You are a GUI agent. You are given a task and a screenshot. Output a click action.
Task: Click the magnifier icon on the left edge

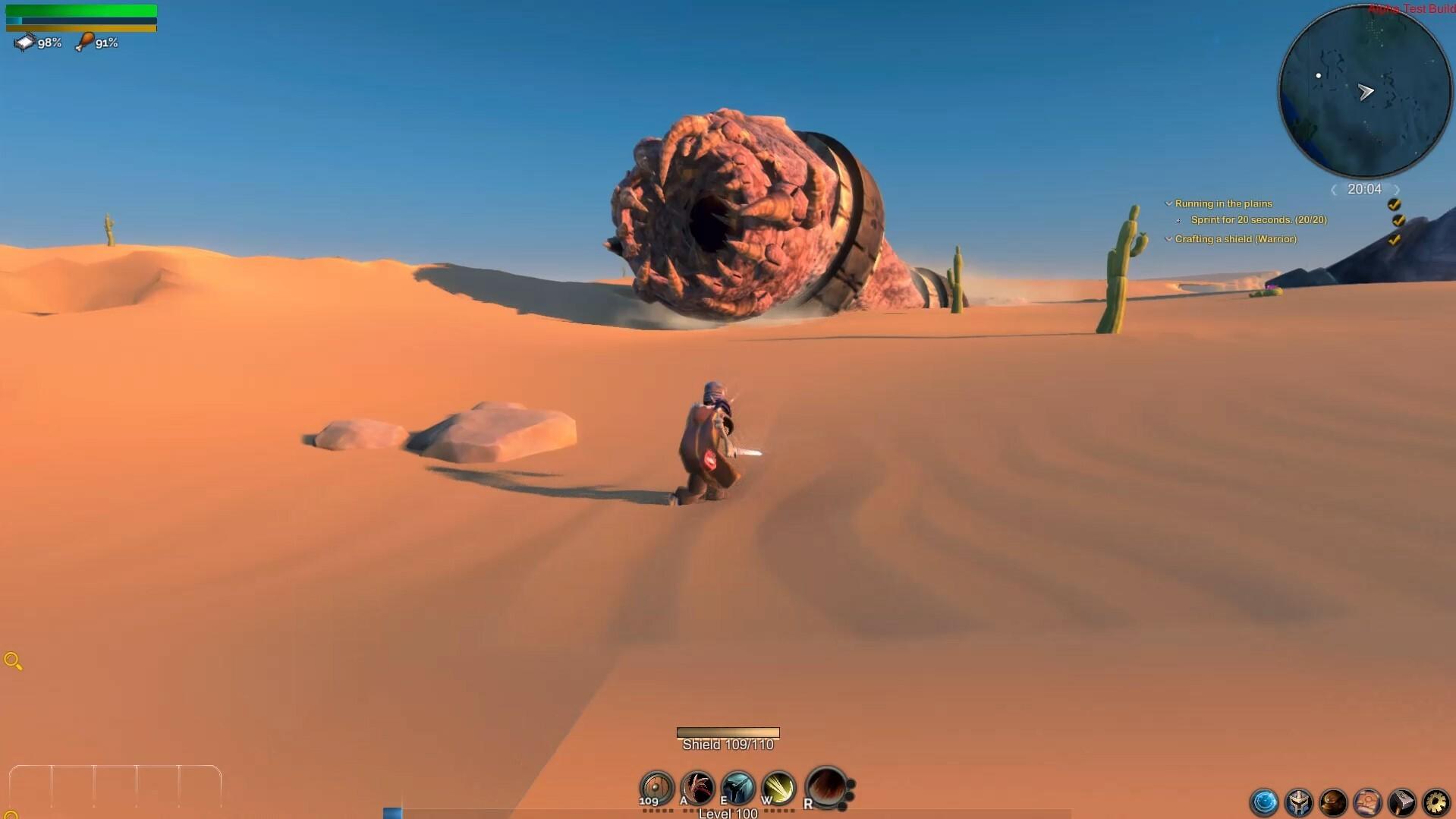[x=13, y=661]
